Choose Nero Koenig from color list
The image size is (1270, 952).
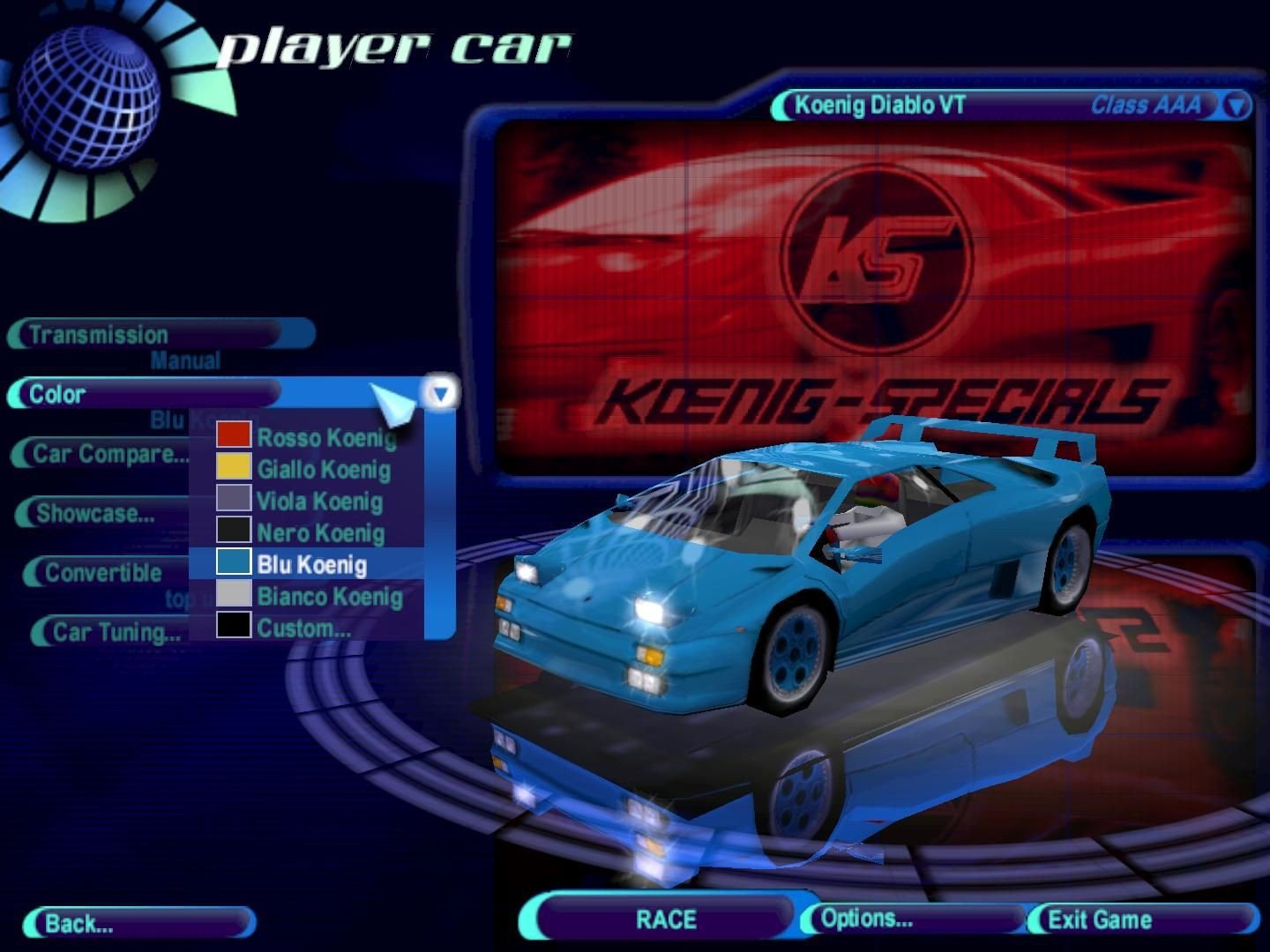pyautogui.click(x=320, y=533)
